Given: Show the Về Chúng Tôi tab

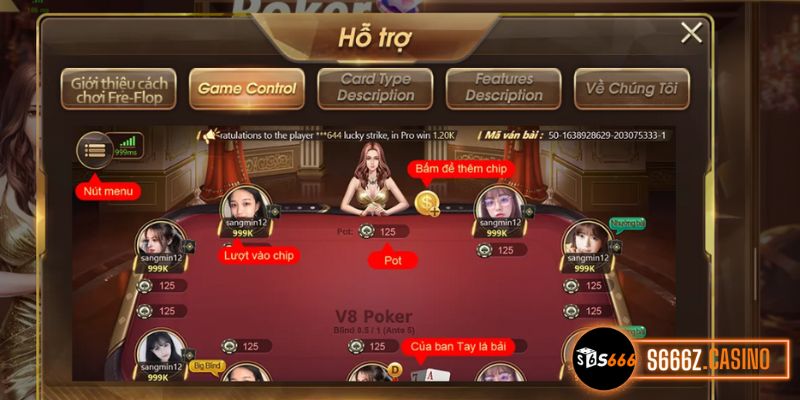Looking at the screenshot, I should coord(631,88).
